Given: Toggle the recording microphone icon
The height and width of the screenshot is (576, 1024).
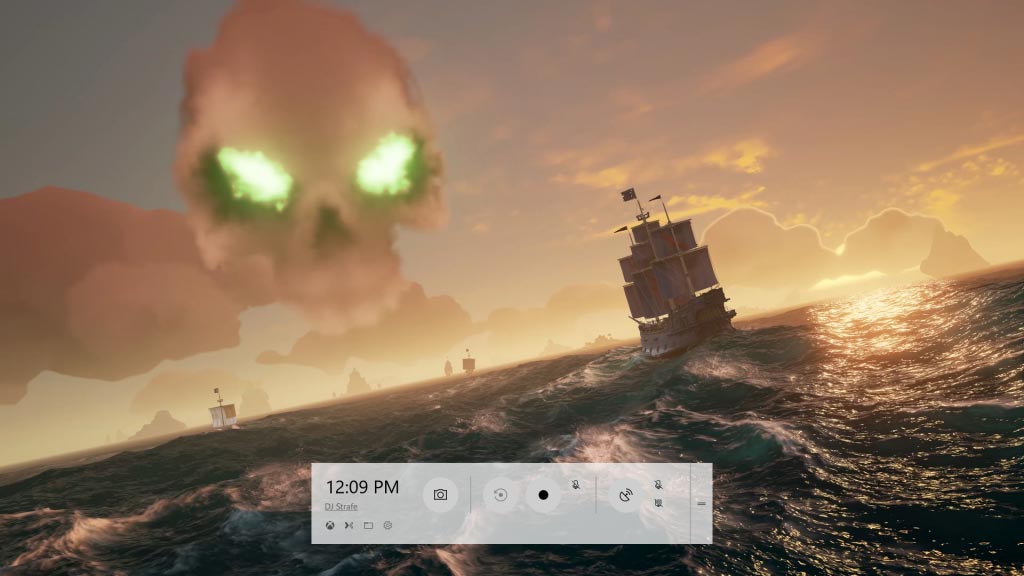Looking at the screenshot, I should pyautogui.click(x=576, y=485).
